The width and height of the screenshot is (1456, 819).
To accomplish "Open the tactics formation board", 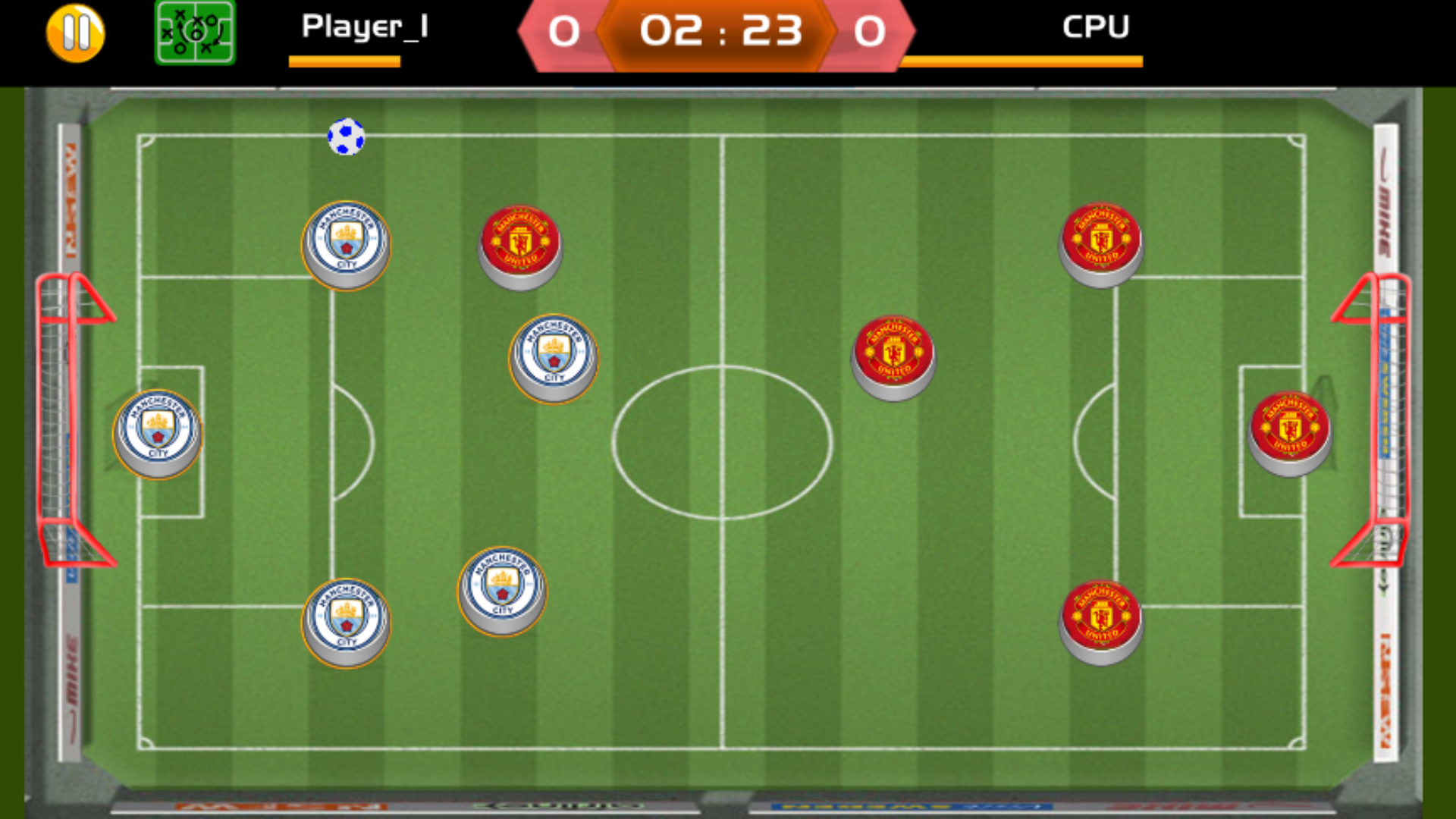I will point(194,33).
